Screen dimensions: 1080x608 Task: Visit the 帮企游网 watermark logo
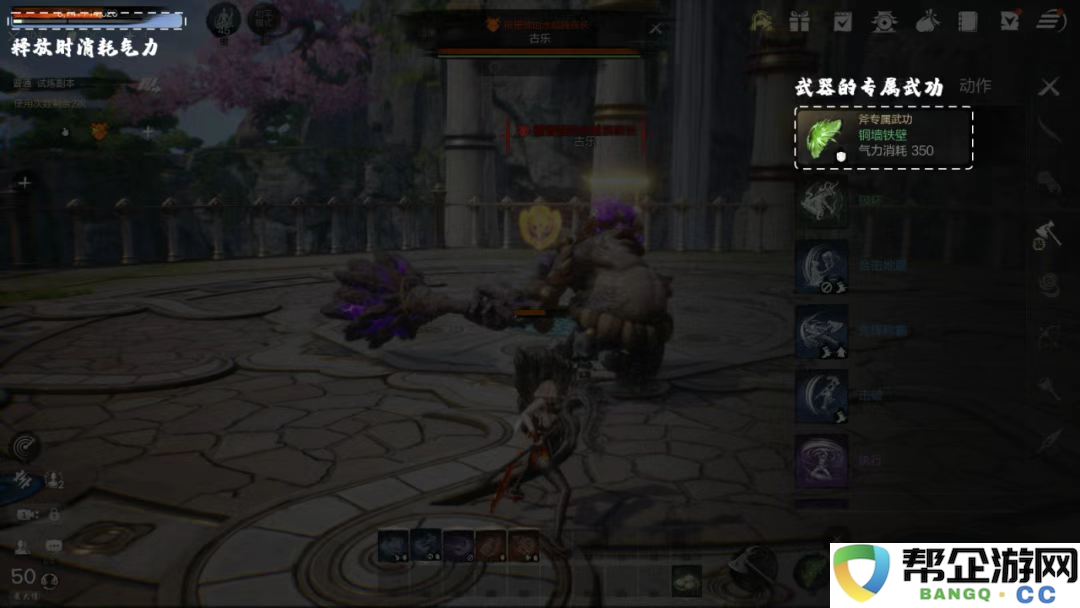tap(954, 575)
